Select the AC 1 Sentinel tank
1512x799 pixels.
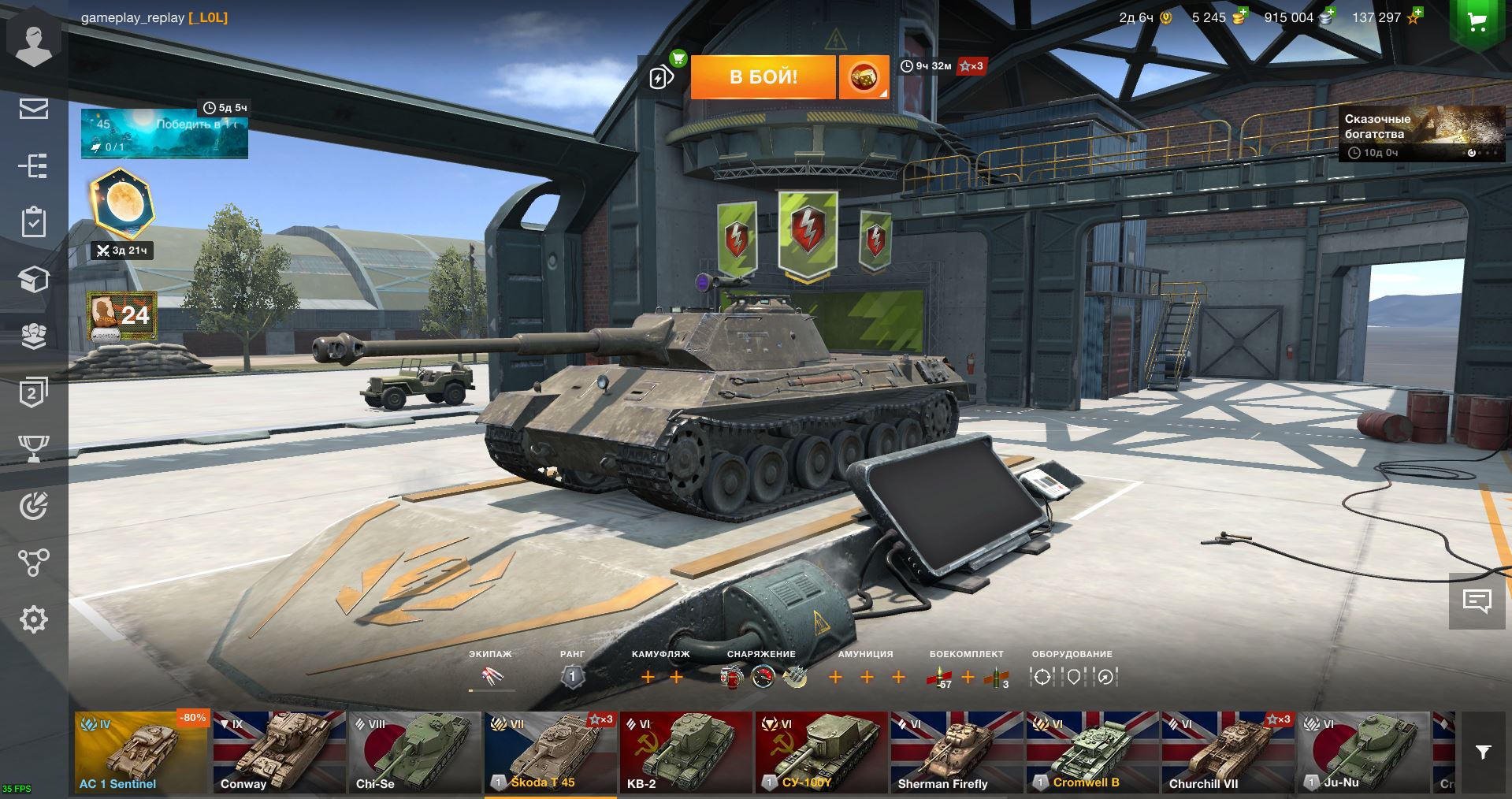142,753
